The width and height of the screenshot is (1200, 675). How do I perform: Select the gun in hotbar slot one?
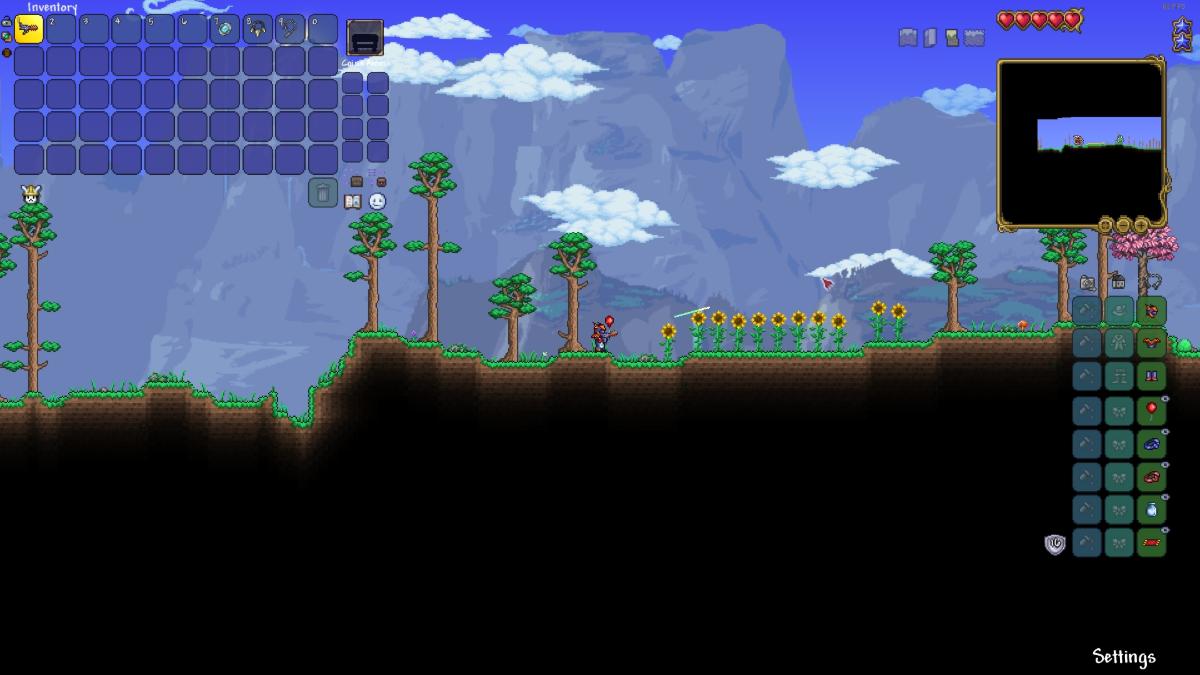click(29, 29)
